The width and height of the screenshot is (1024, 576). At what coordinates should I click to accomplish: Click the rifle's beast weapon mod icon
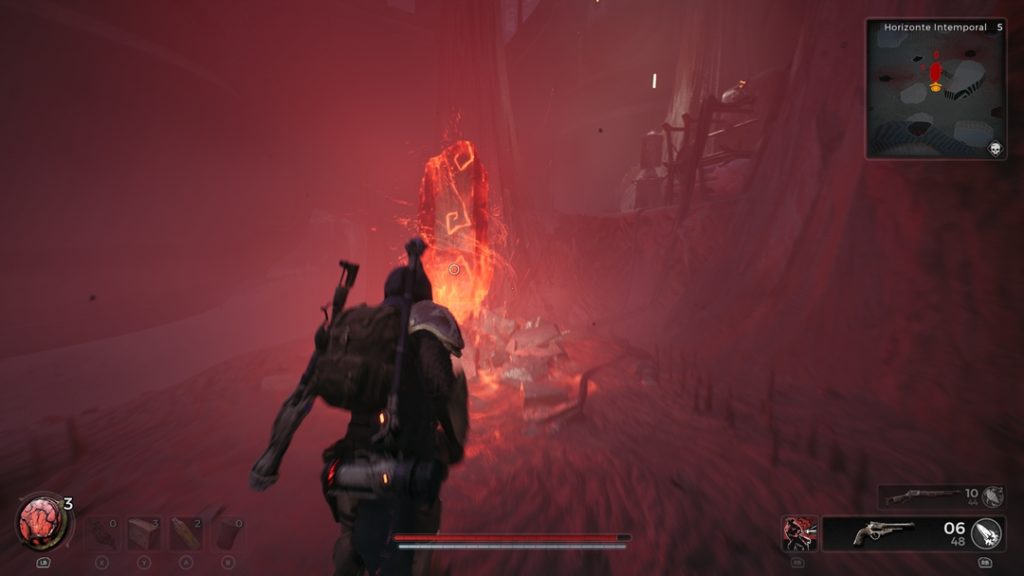992,496
